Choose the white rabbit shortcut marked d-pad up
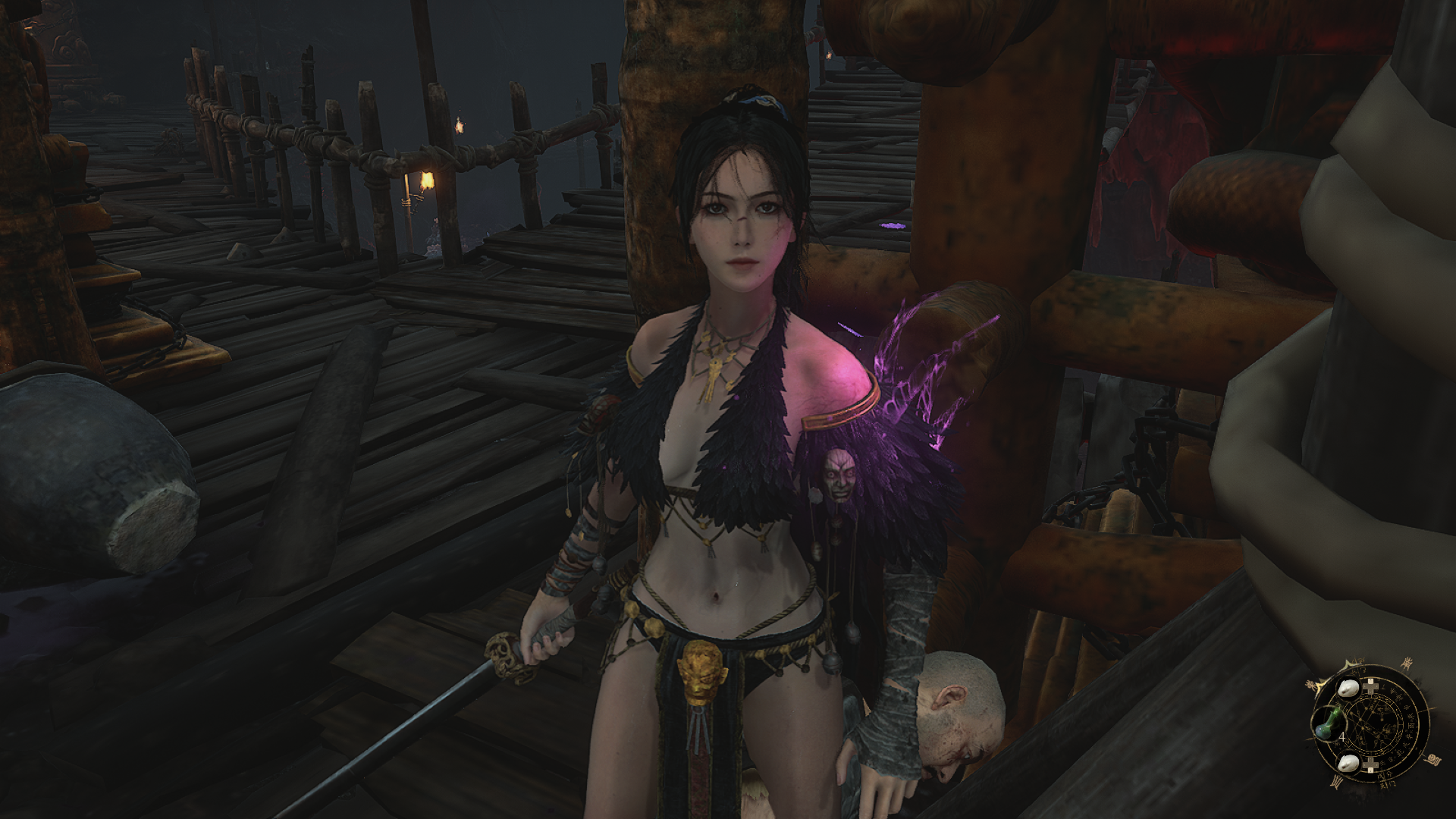 1348,689
